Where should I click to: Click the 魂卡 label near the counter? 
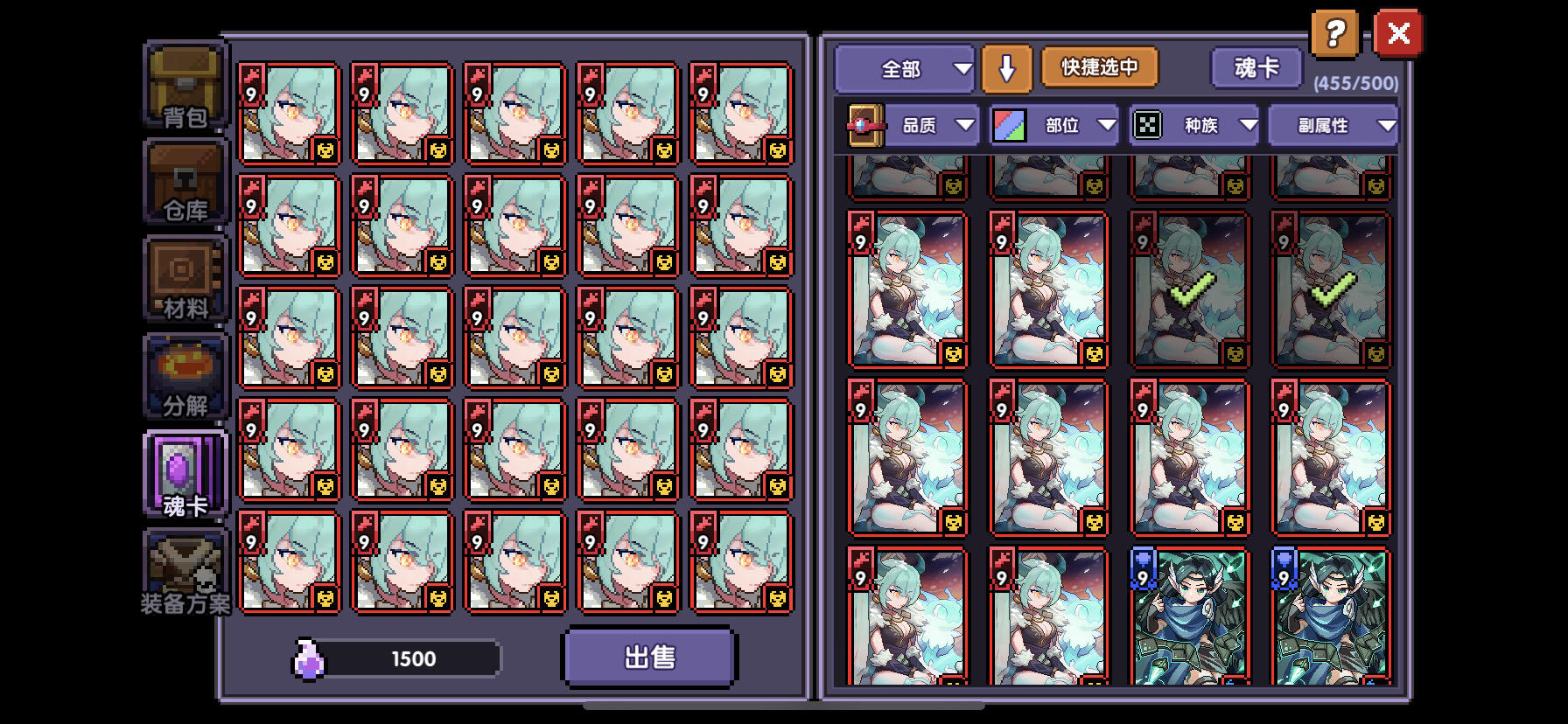tap(1256, 67)
